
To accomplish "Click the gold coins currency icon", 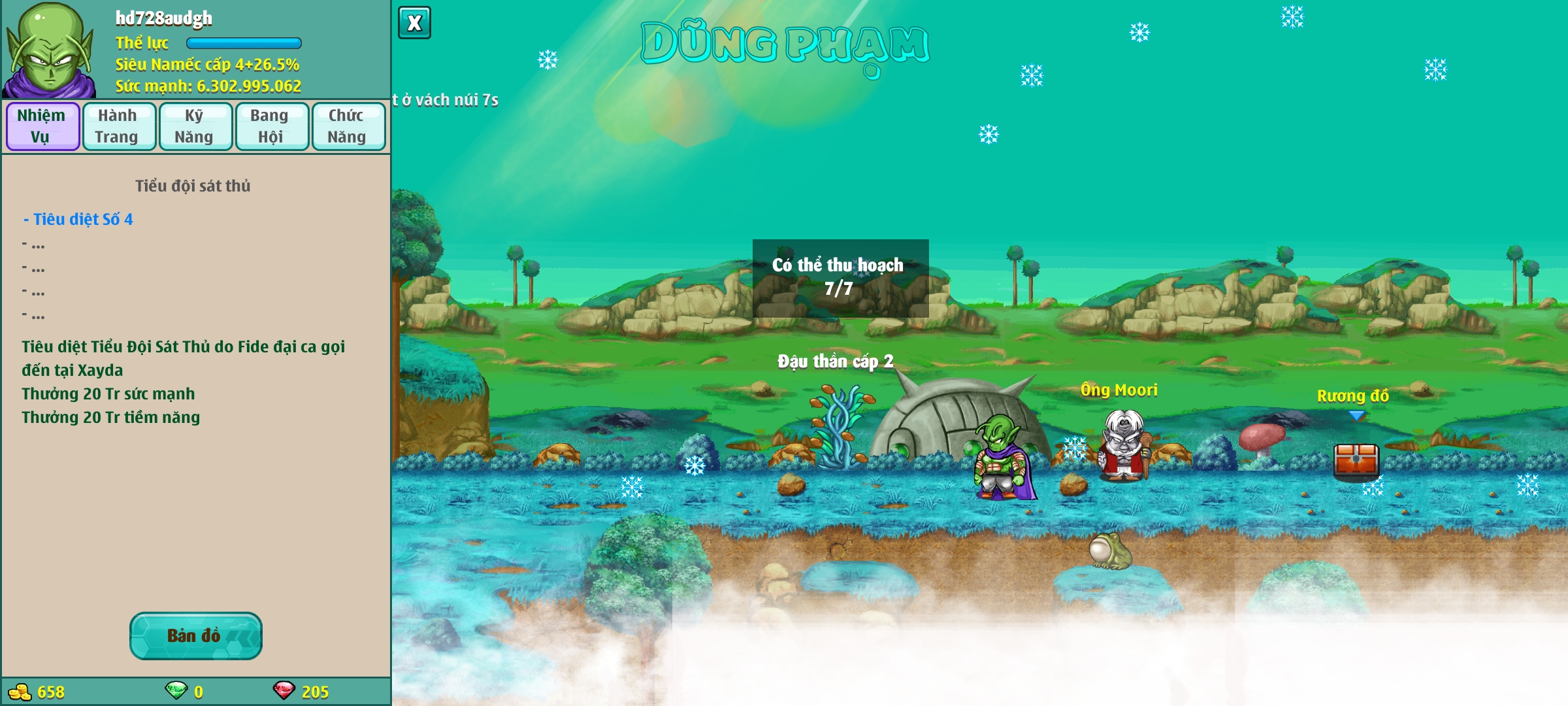I will 20,692.
